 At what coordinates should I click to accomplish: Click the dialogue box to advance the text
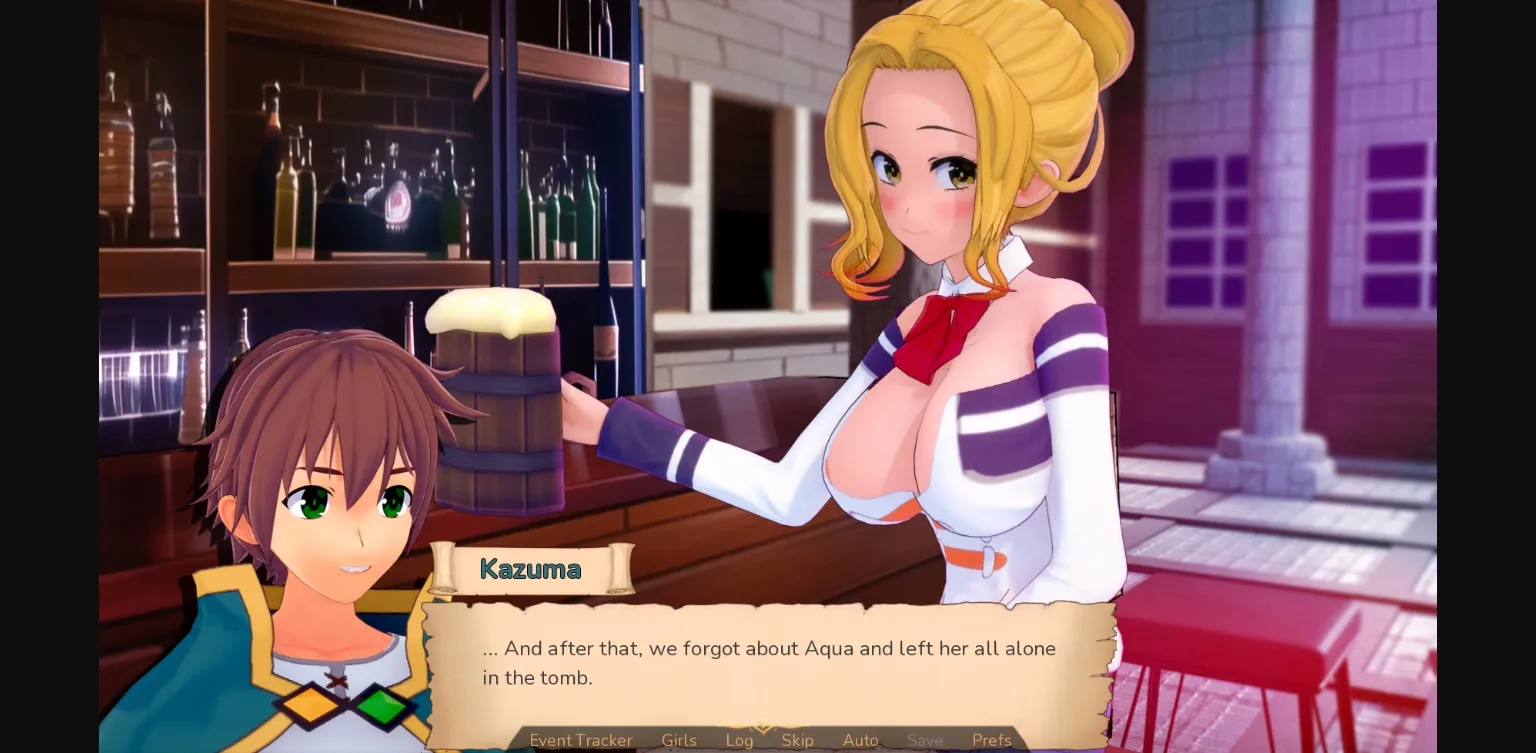point(768,663)
